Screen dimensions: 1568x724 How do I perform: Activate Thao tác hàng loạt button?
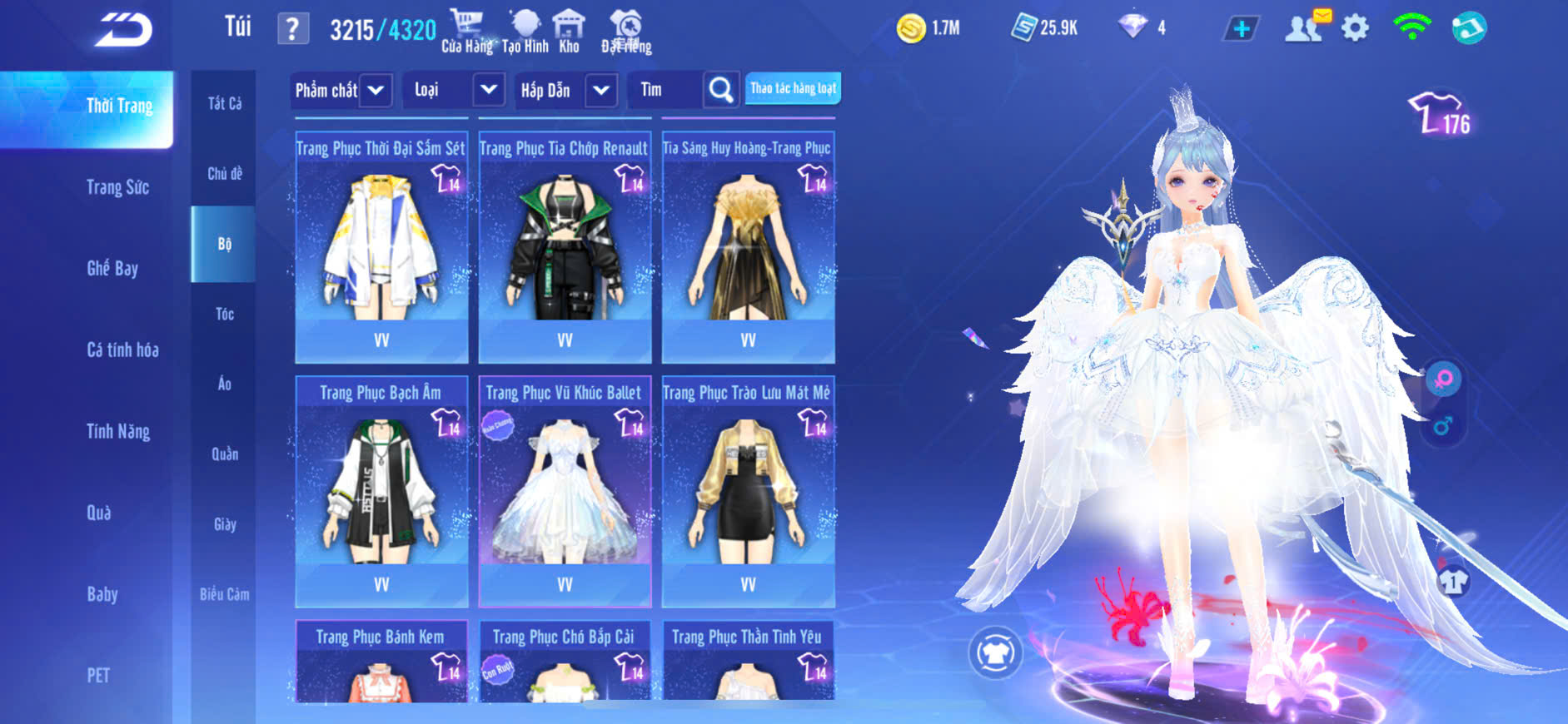click(793, 88)
